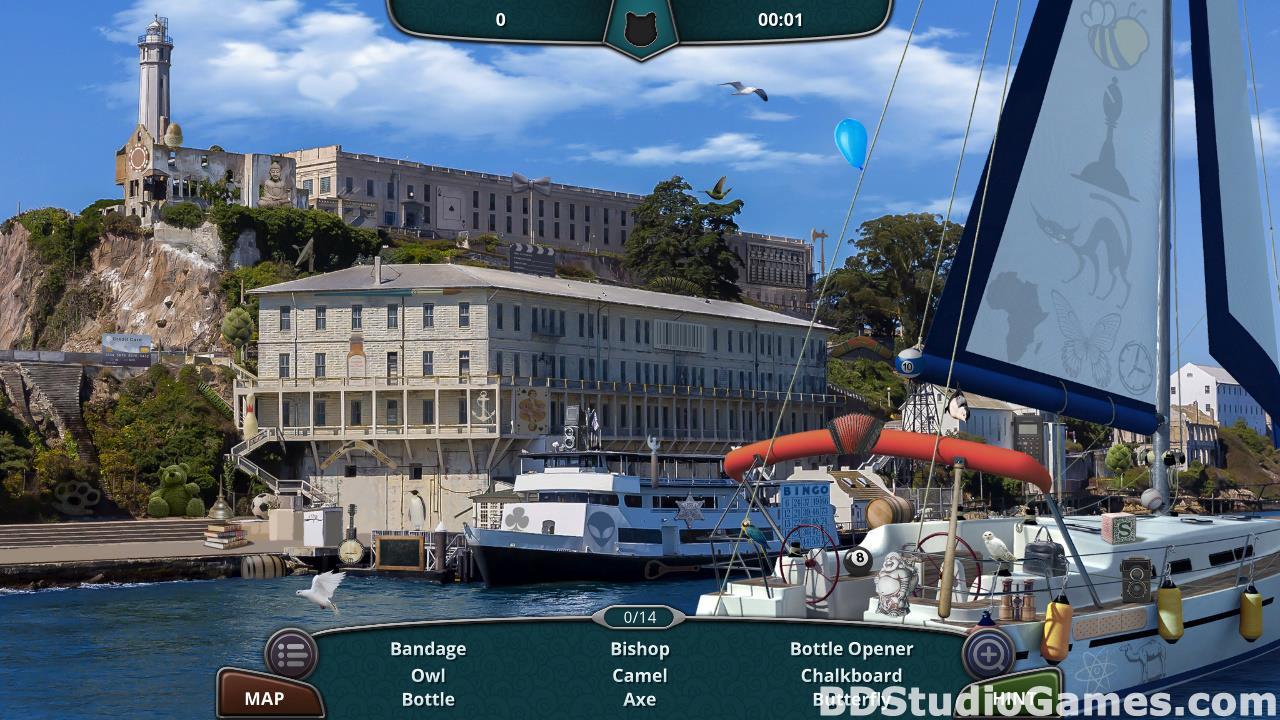Image resolution: width=1280 pixels, height=720 pixels.
Task: Use the green HINT button
Action: pyautogui.click(x=1010, y=697)
